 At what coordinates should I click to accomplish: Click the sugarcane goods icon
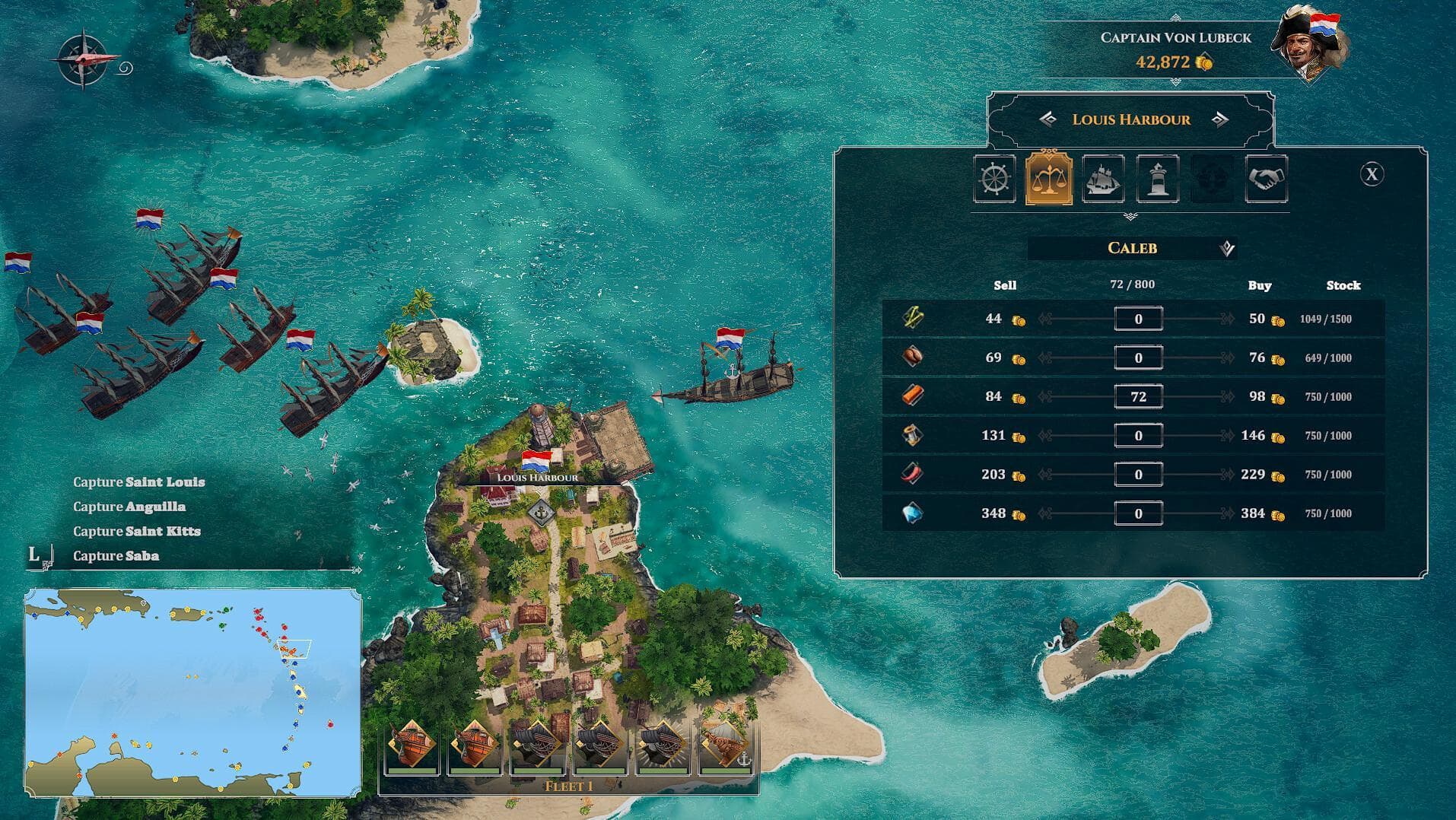tap(912, 318)
